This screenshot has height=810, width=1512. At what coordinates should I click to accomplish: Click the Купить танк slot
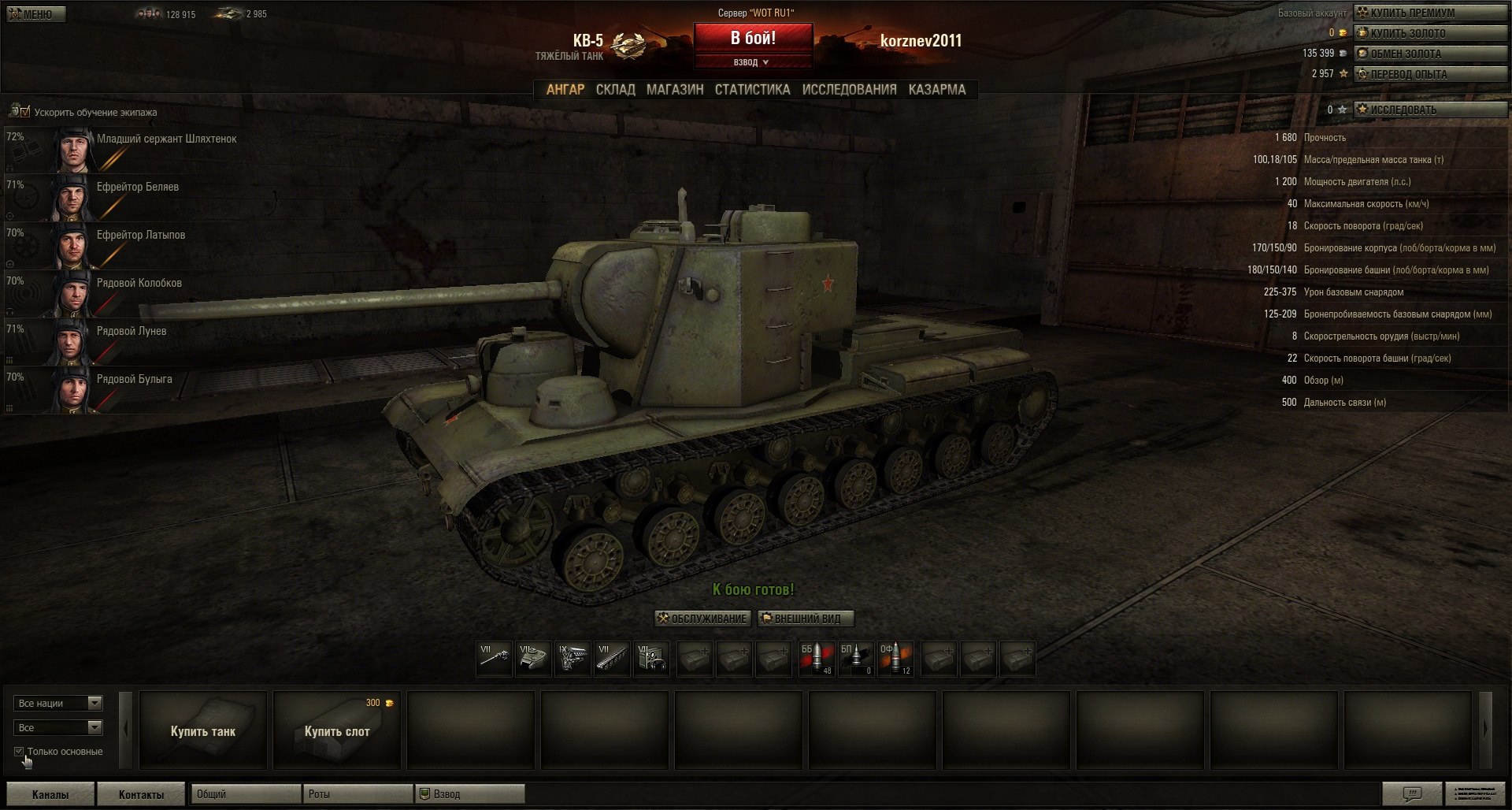(203, 730)
